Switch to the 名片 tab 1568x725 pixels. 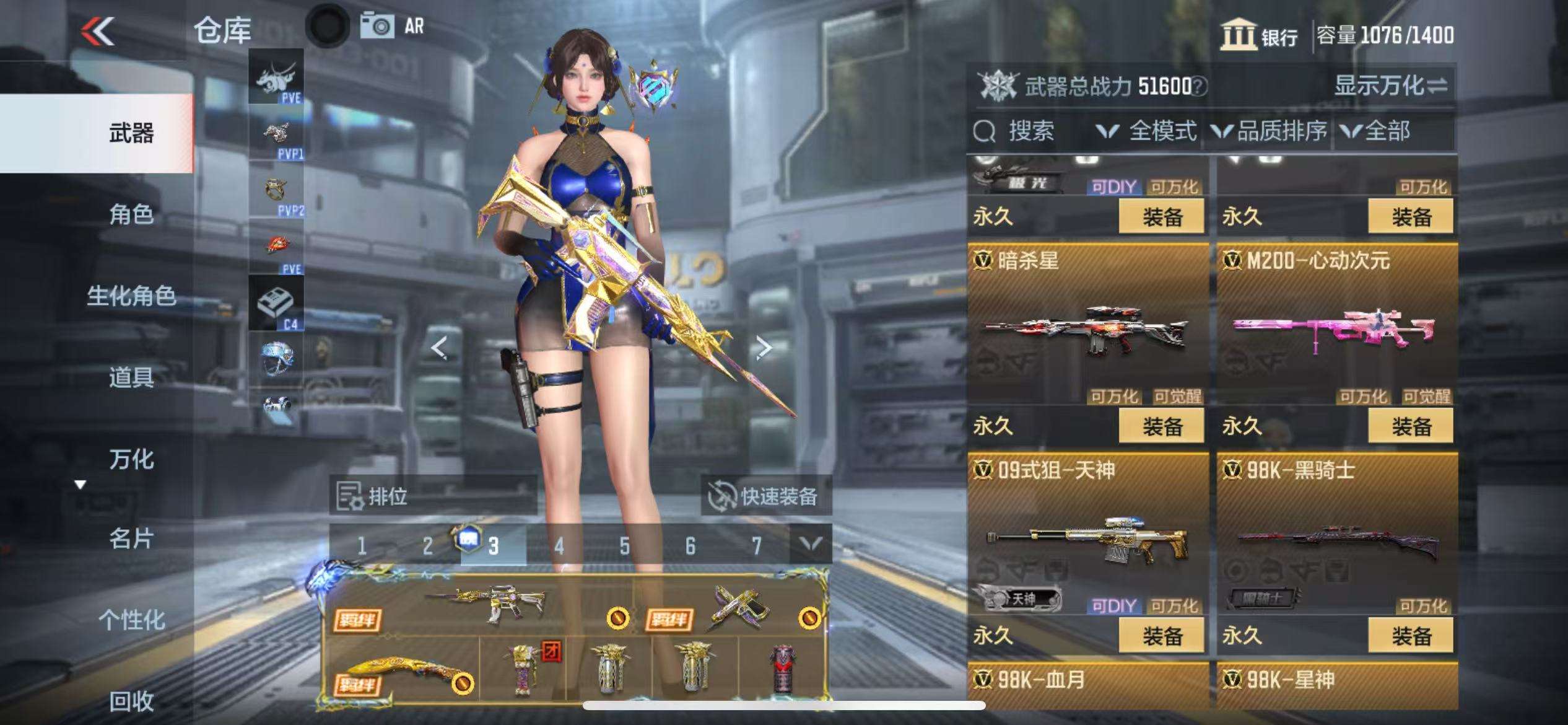tap(131, 538)
